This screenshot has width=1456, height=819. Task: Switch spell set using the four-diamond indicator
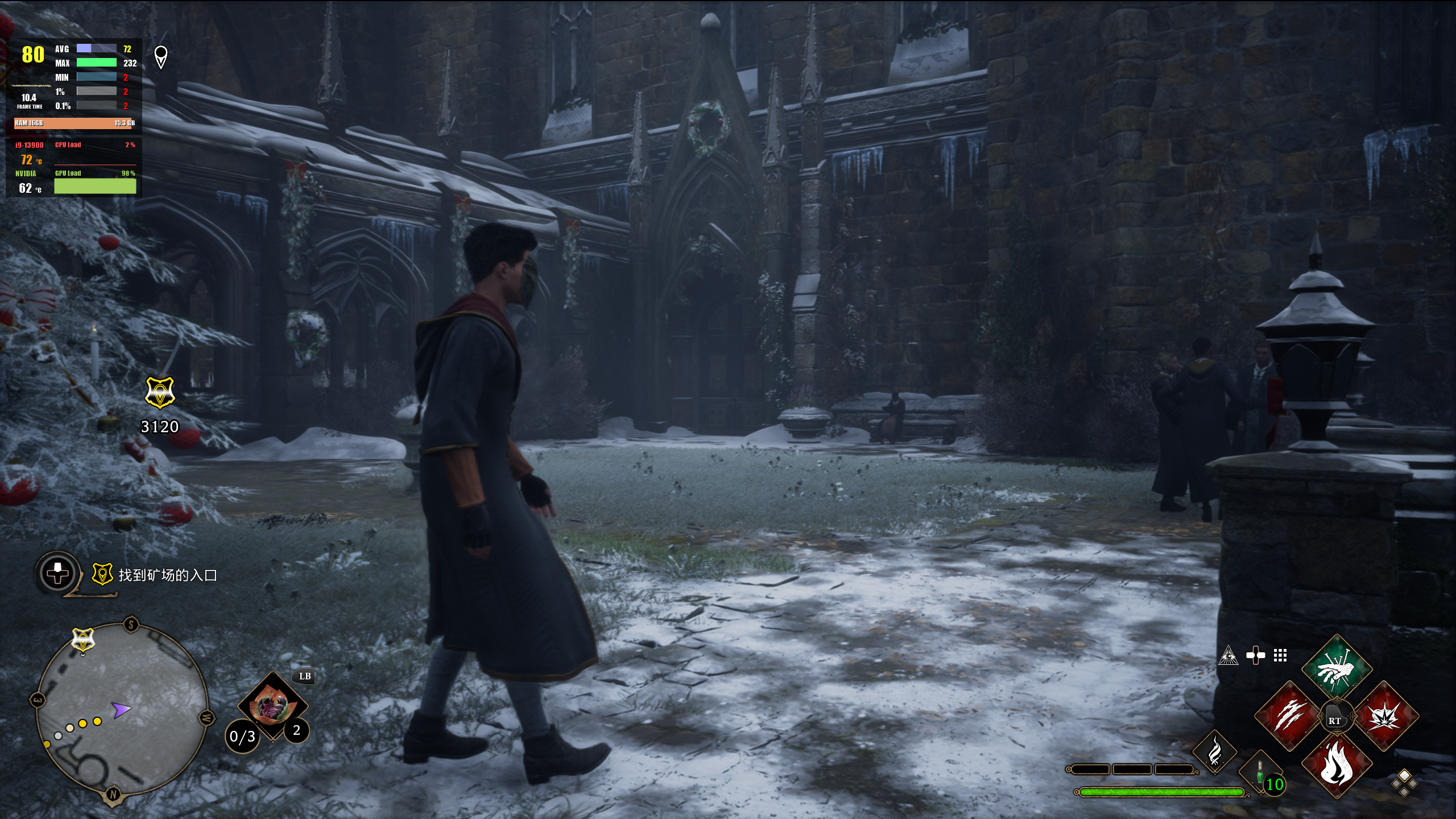1404,783
